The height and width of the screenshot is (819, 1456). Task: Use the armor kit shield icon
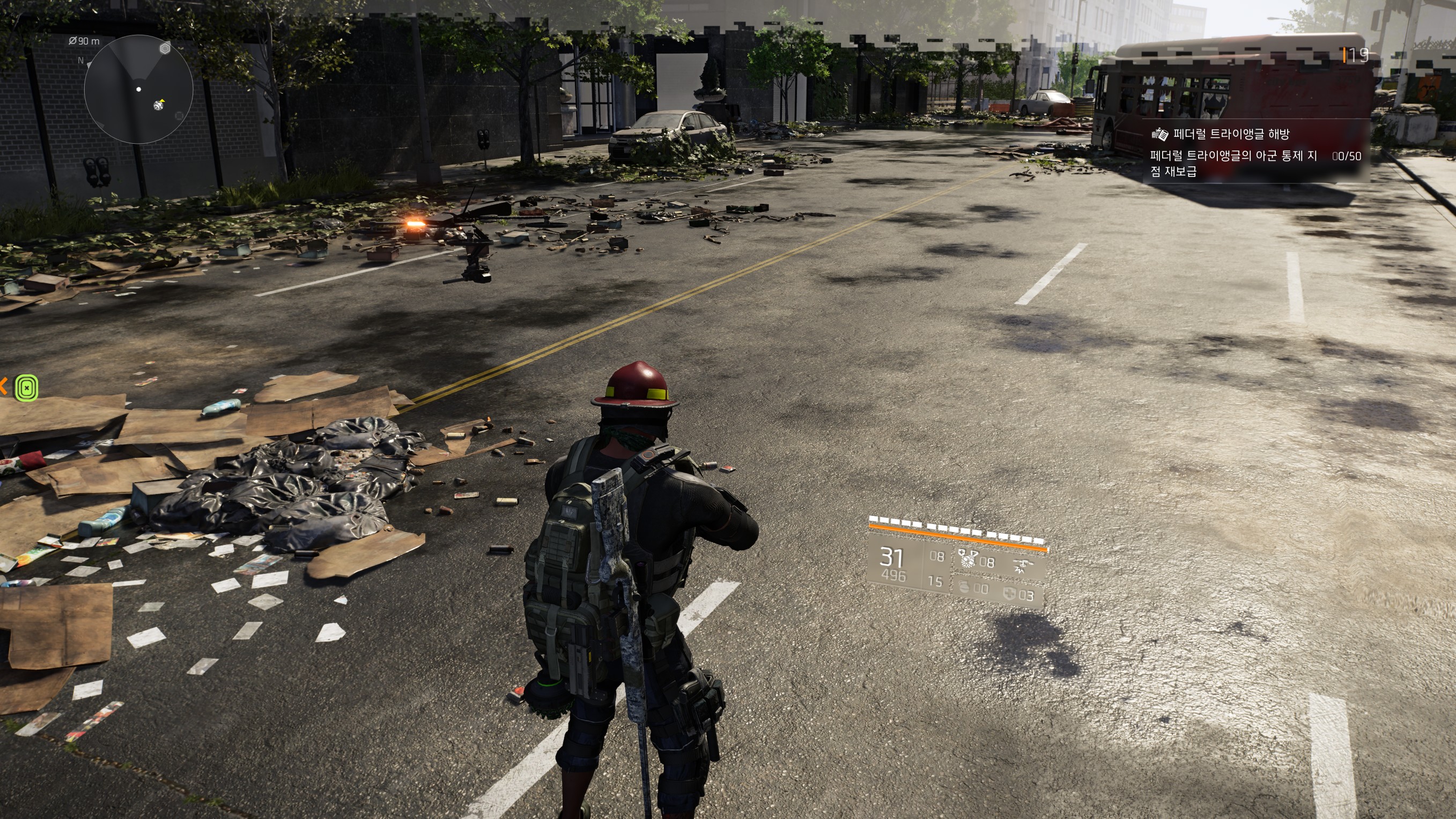coord(1009,594)
